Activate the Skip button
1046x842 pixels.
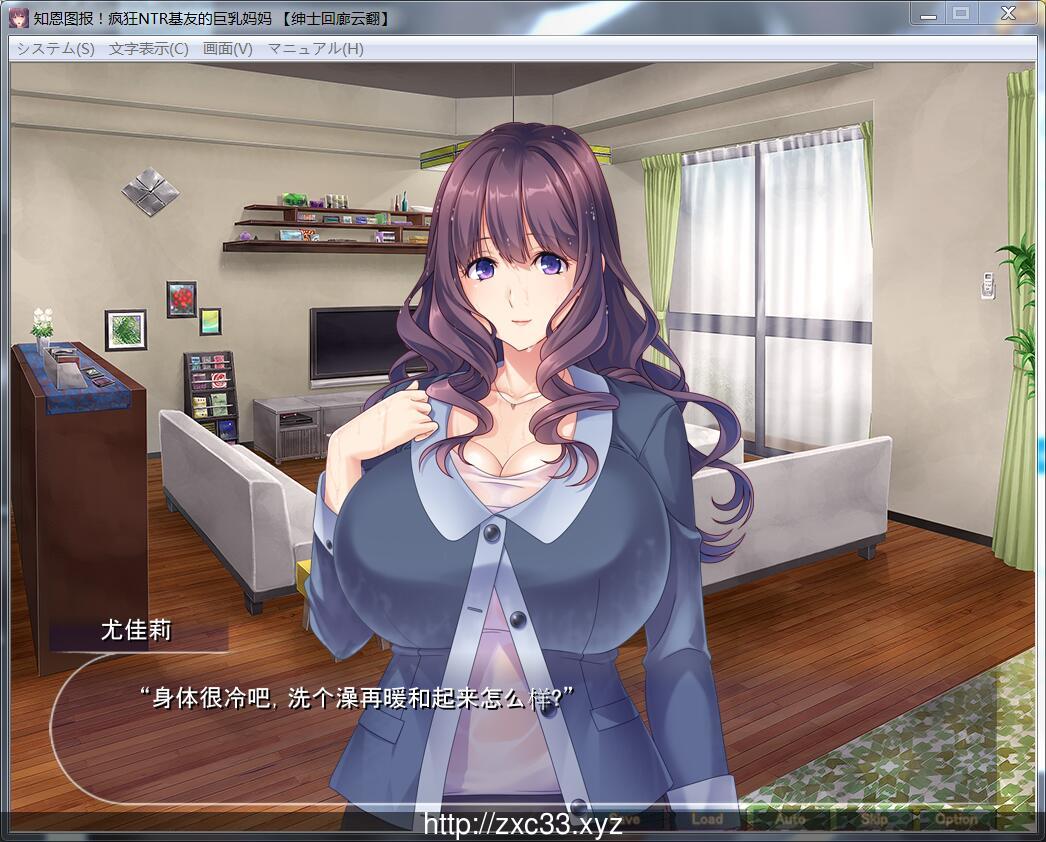tap(873, 819)
